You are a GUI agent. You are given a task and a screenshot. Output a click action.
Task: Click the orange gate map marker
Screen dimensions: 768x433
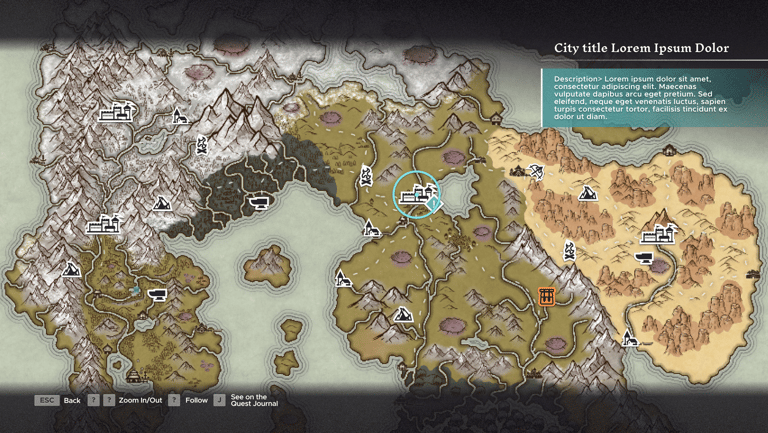coord(546,296)
